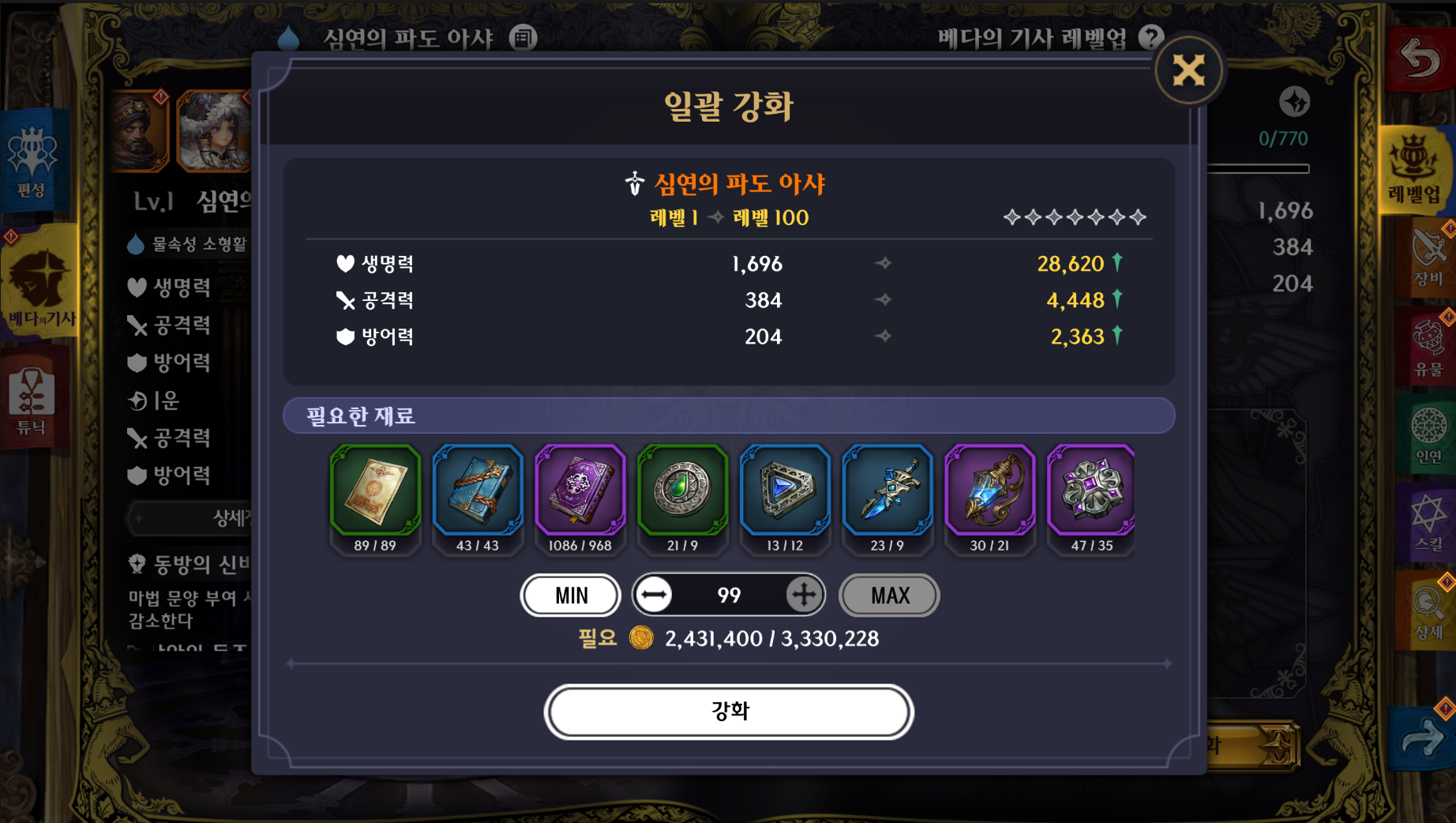Set level count to MAX
Screen dimensions: 1456x823
pos(890,596)
